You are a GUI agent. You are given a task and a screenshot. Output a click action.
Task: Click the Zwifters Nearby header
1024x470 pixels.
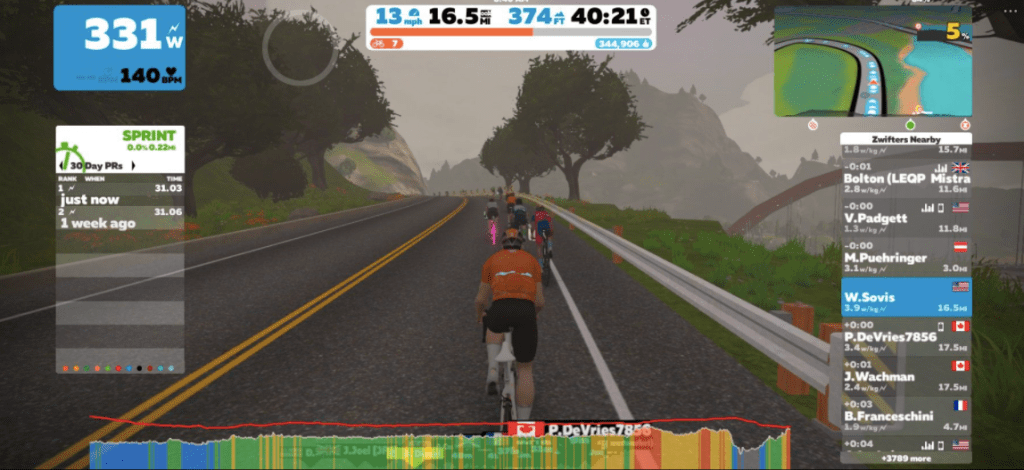coord(906,140)
